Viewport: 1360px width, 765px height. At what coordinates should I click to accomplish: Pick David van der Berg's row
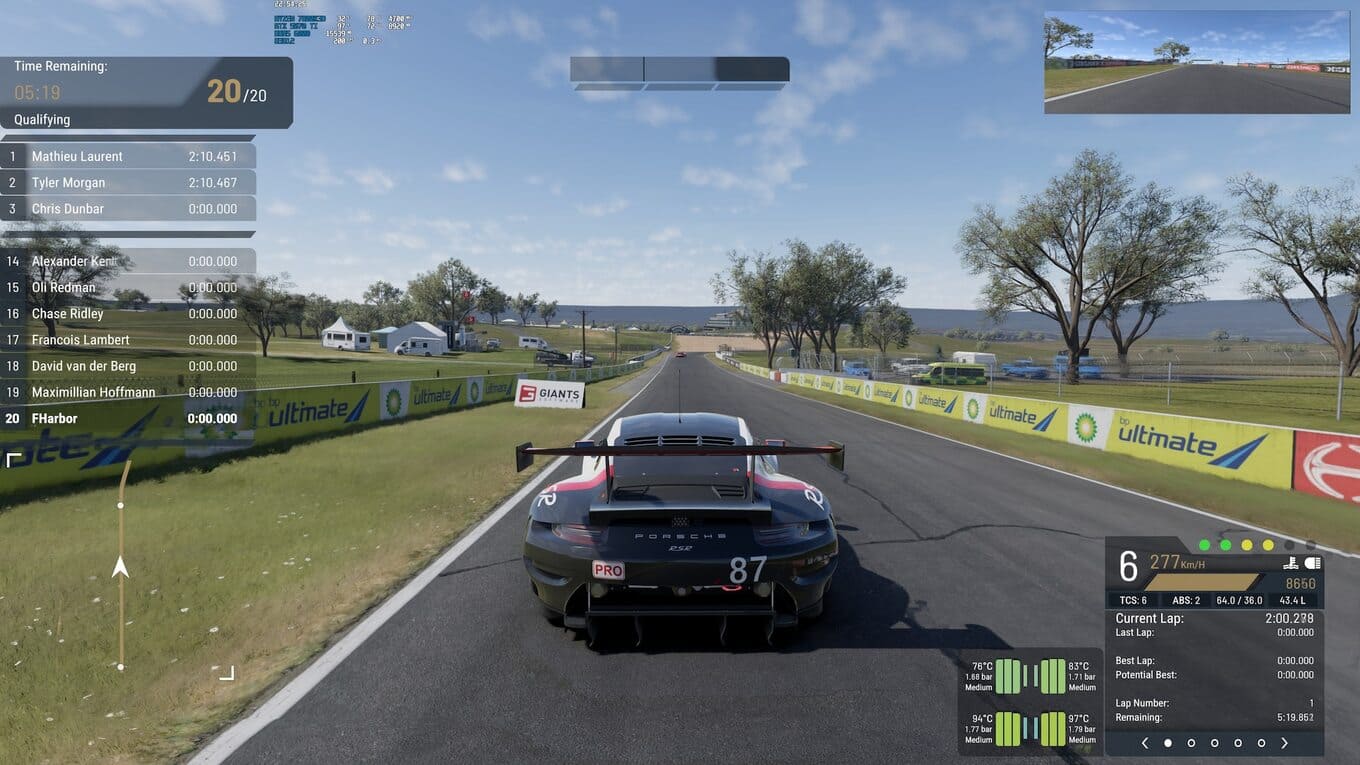tap(128, 366)
